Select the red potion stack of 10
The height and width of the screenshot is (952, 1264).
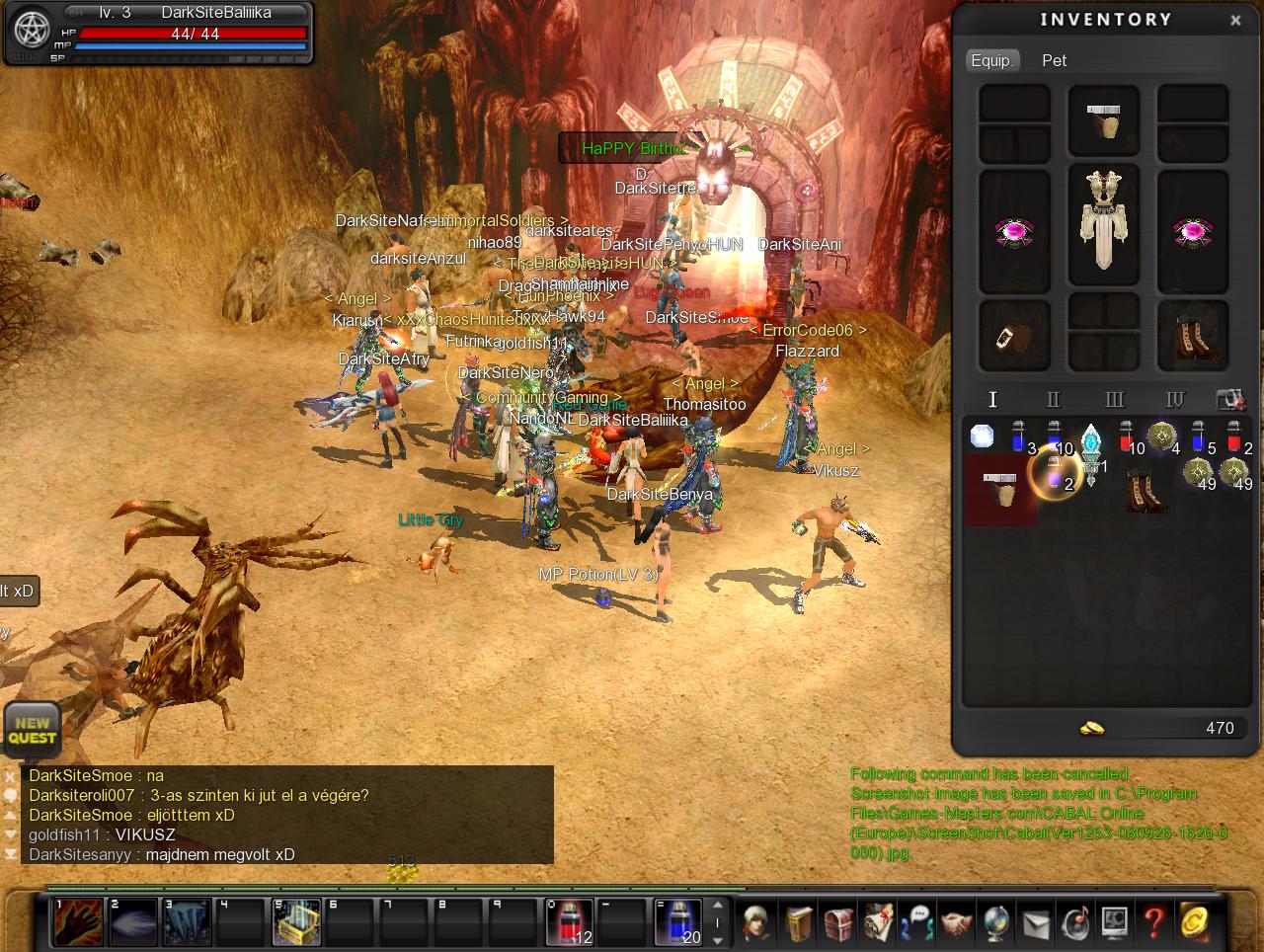point(1127,436)
